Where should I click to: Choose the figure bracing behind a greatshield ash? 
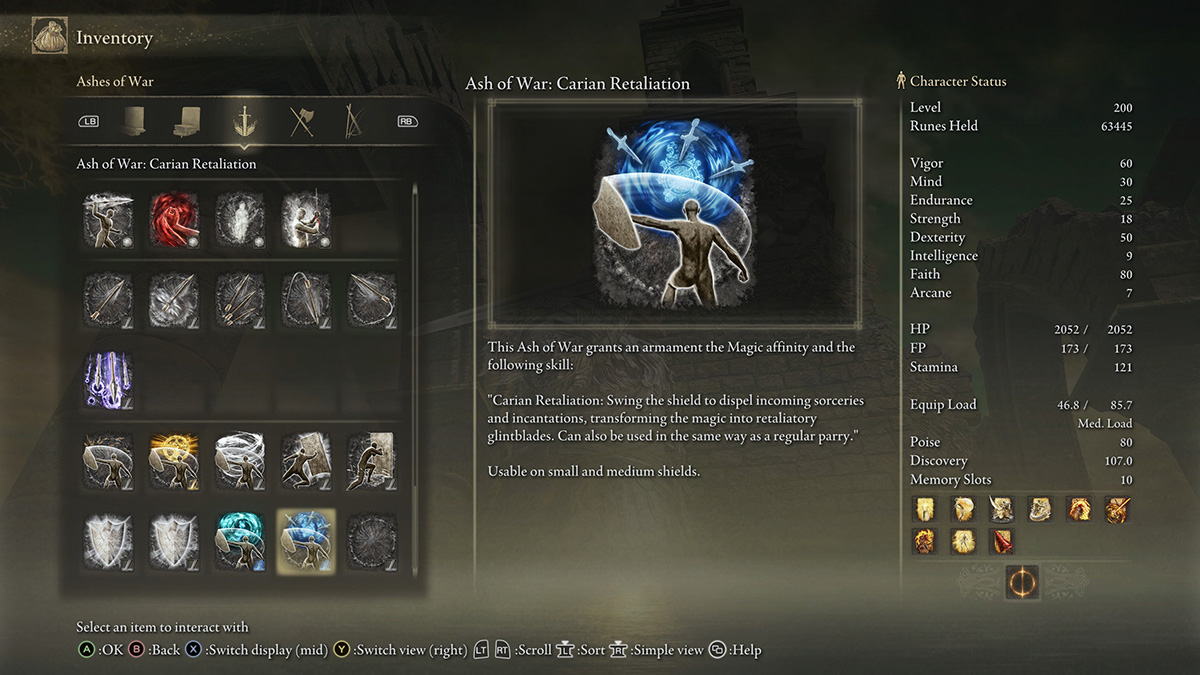pyautogui.click(x=371, y=461)
